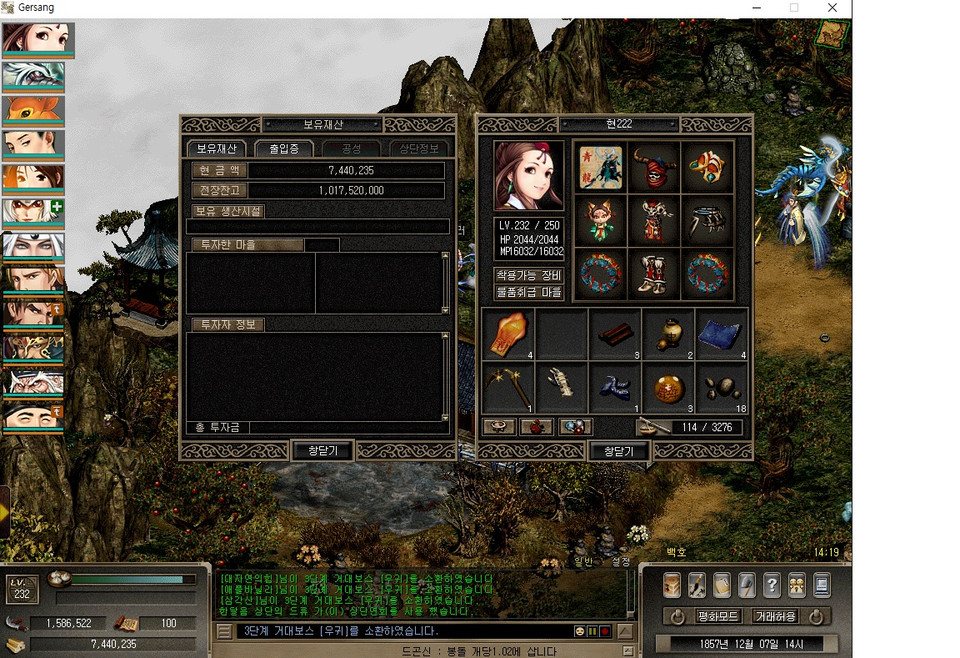Switch to the 출입증 tab
This screenshot has width=960, height=658.
pos(284,148)
